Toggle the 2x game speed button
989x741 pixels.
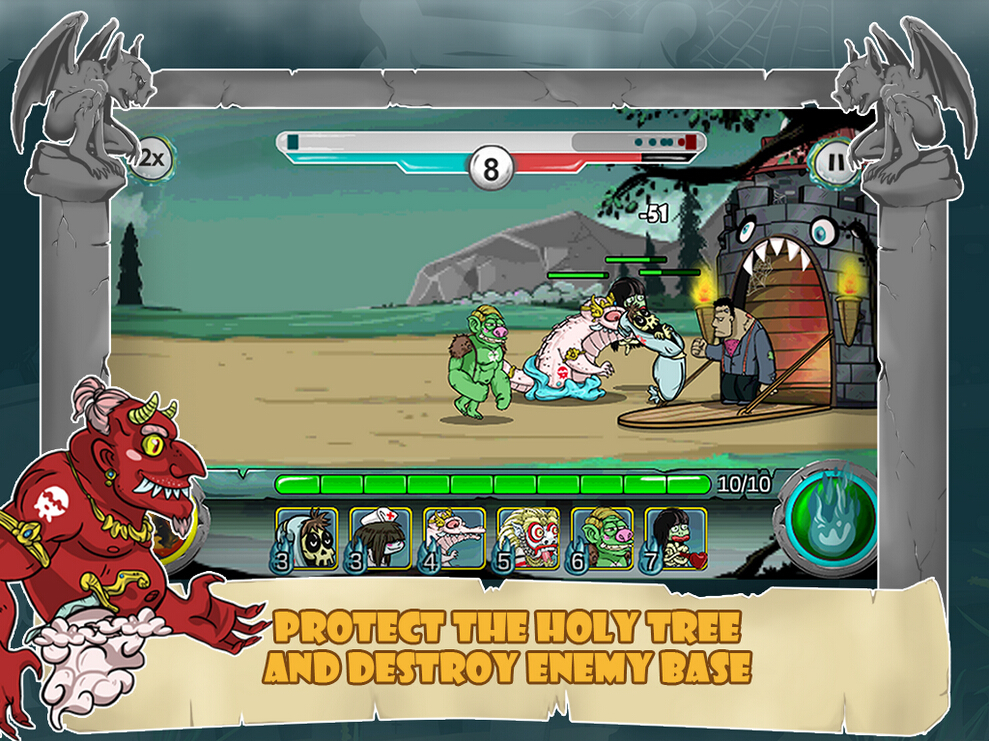152,157
